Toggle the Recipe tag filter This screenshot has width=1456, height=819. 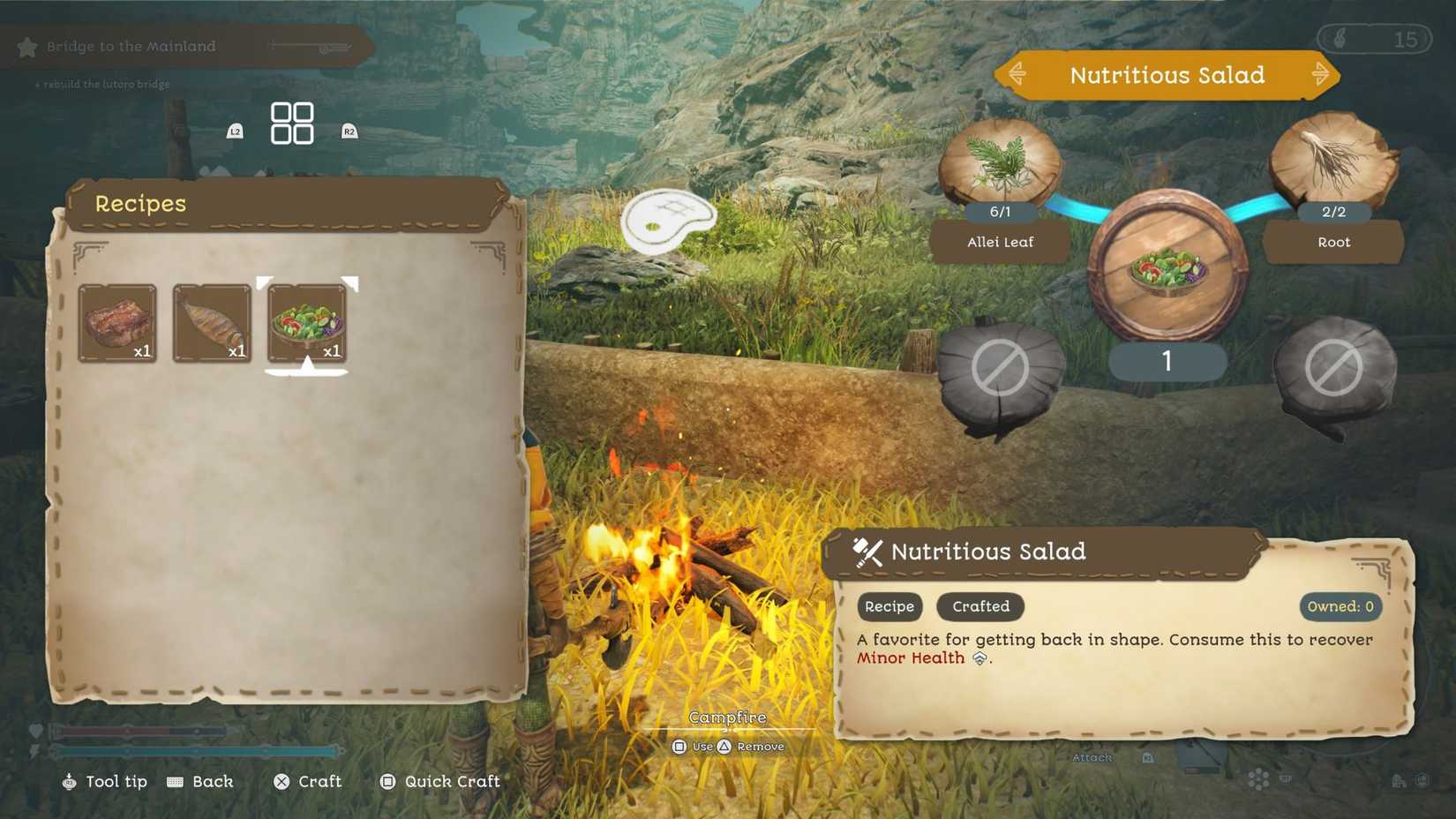tap(889, 606)
